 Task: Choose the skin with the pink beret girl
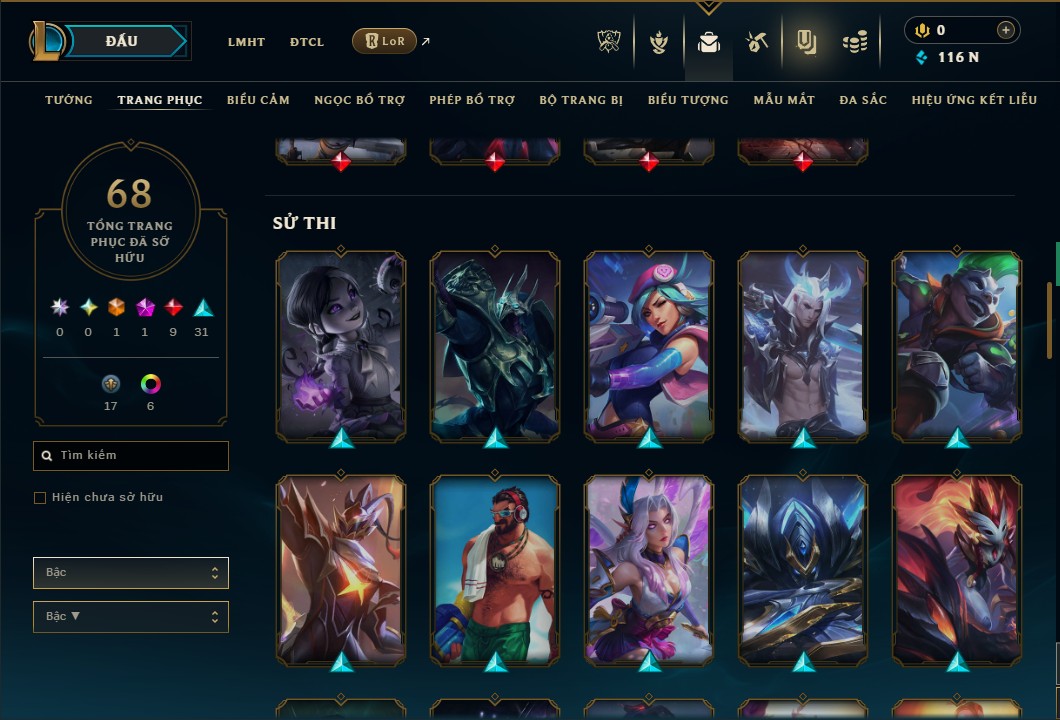tap(649, 345)
